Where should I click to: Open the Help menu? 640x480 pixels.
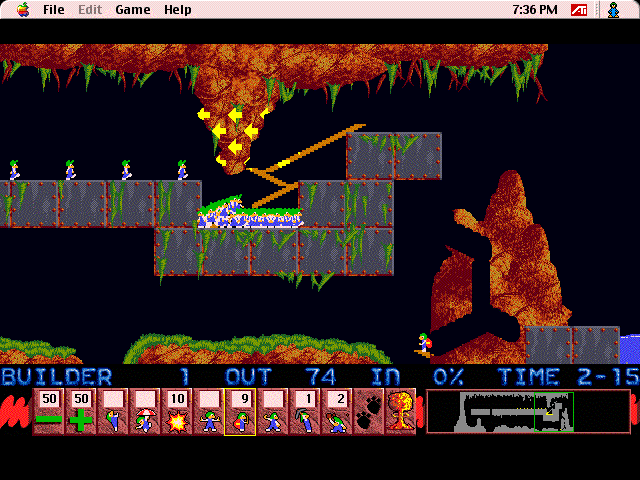click(x=178, y=10)
